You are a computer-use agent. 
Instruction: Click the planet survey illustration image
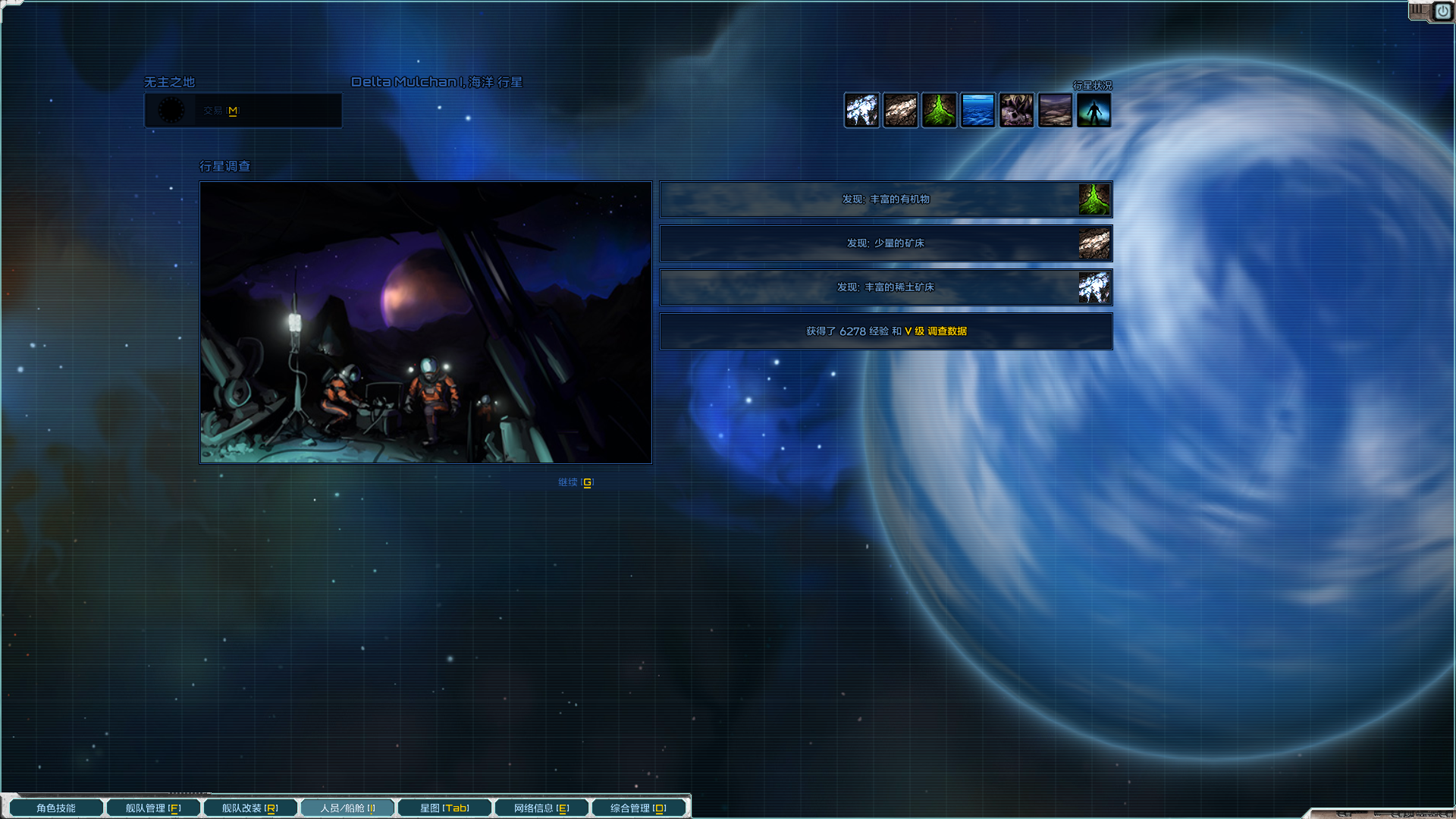coord(425,322)
